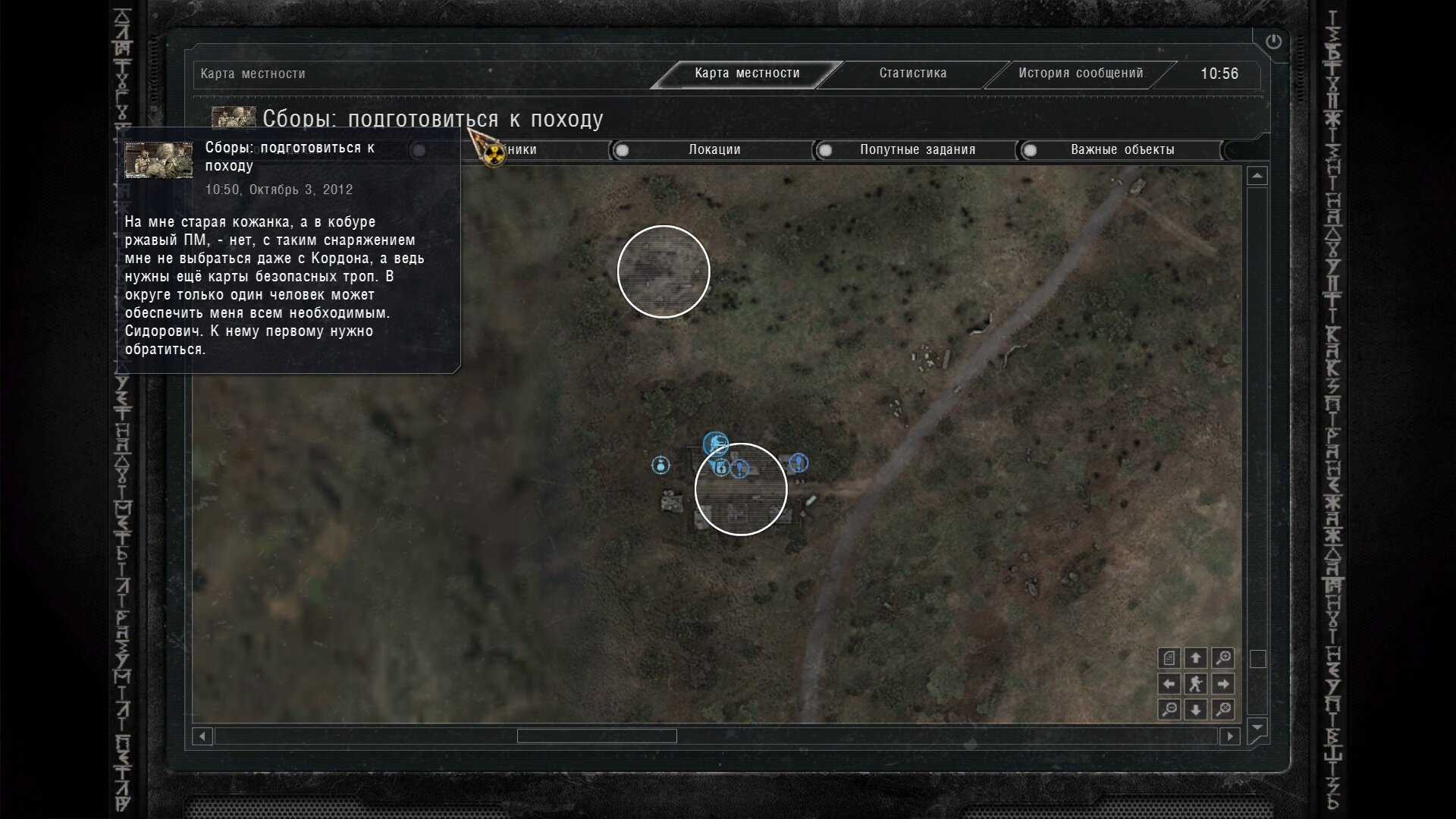Open the История сообщений tab
The height and width of the screenshot is (819, 1456).
pos(1080,74)
